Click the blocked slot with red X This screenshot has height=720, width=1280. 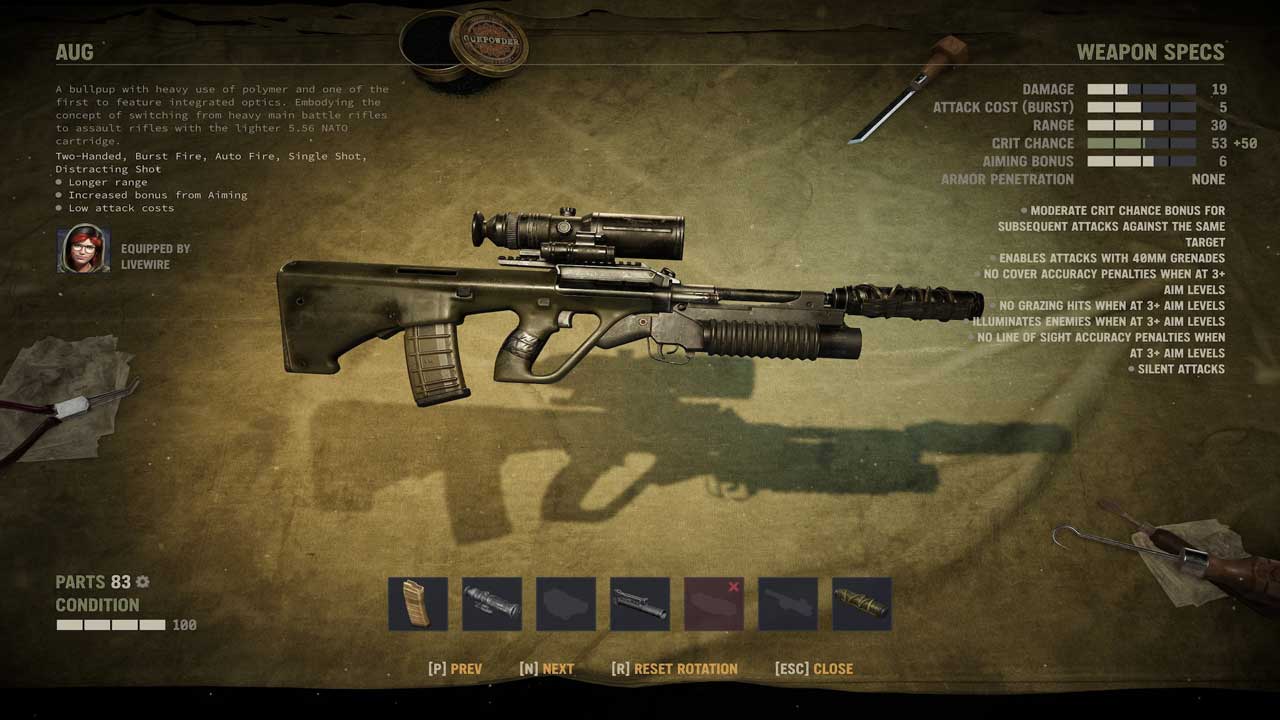714,604
